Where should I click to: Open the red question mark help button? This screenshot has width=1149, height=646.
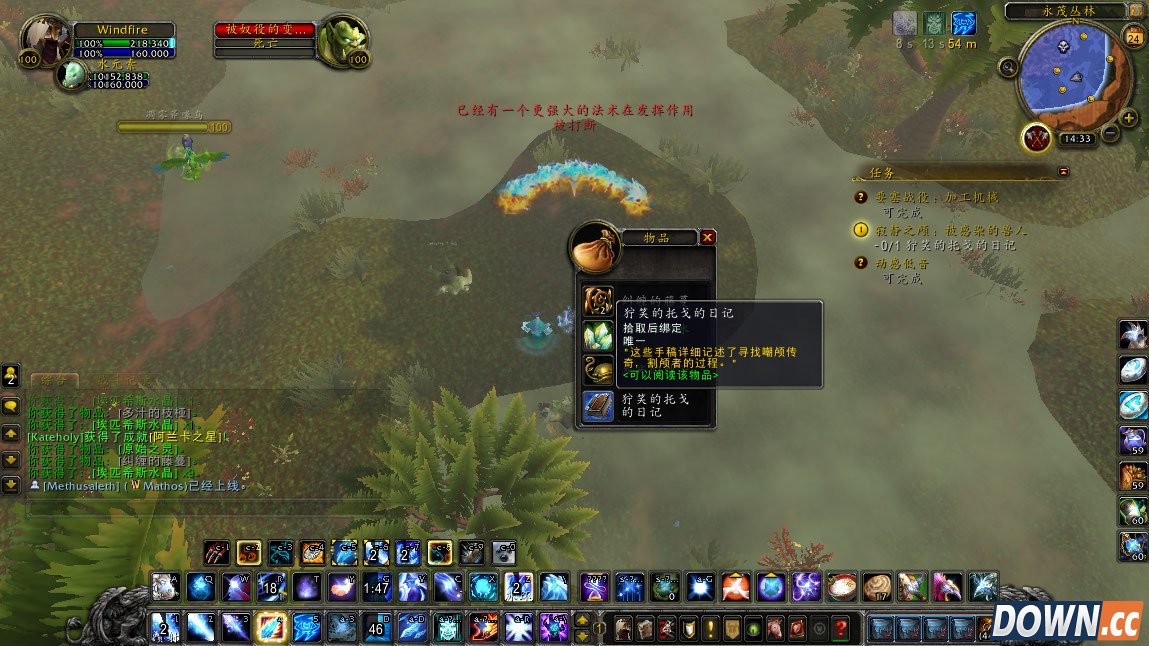coord(842,629)
